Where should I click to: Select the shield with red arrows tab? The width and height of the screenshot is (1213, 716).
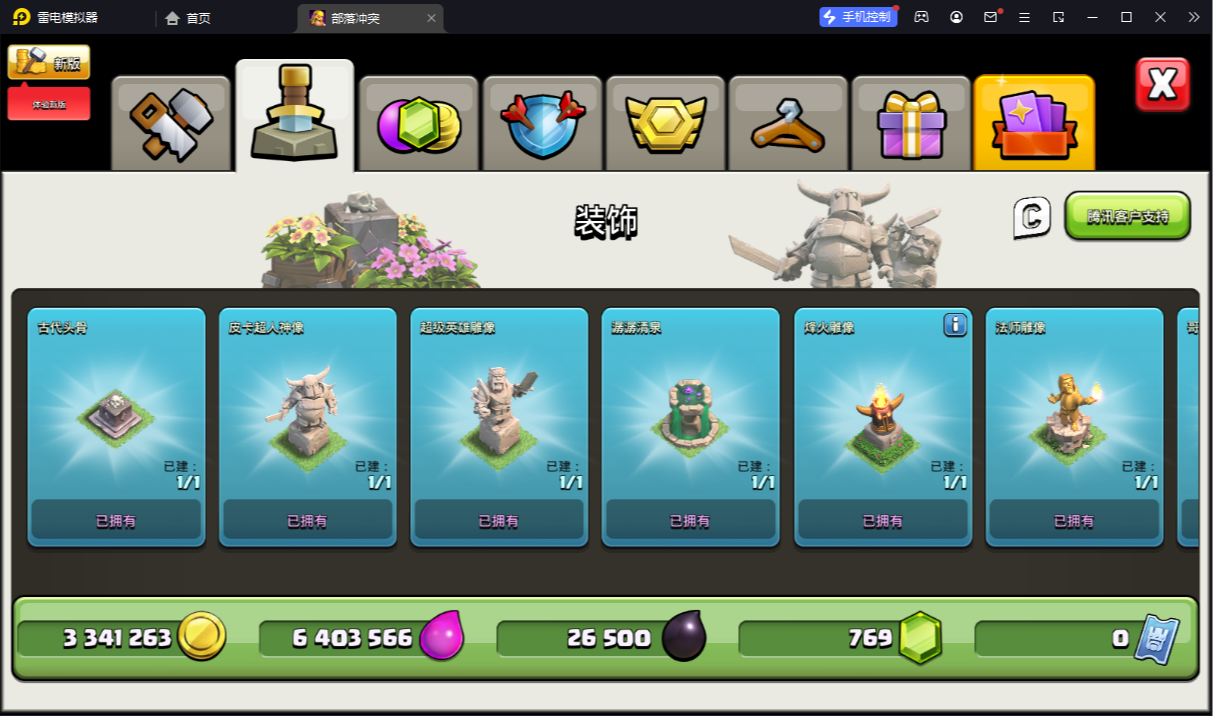point(543,124)
